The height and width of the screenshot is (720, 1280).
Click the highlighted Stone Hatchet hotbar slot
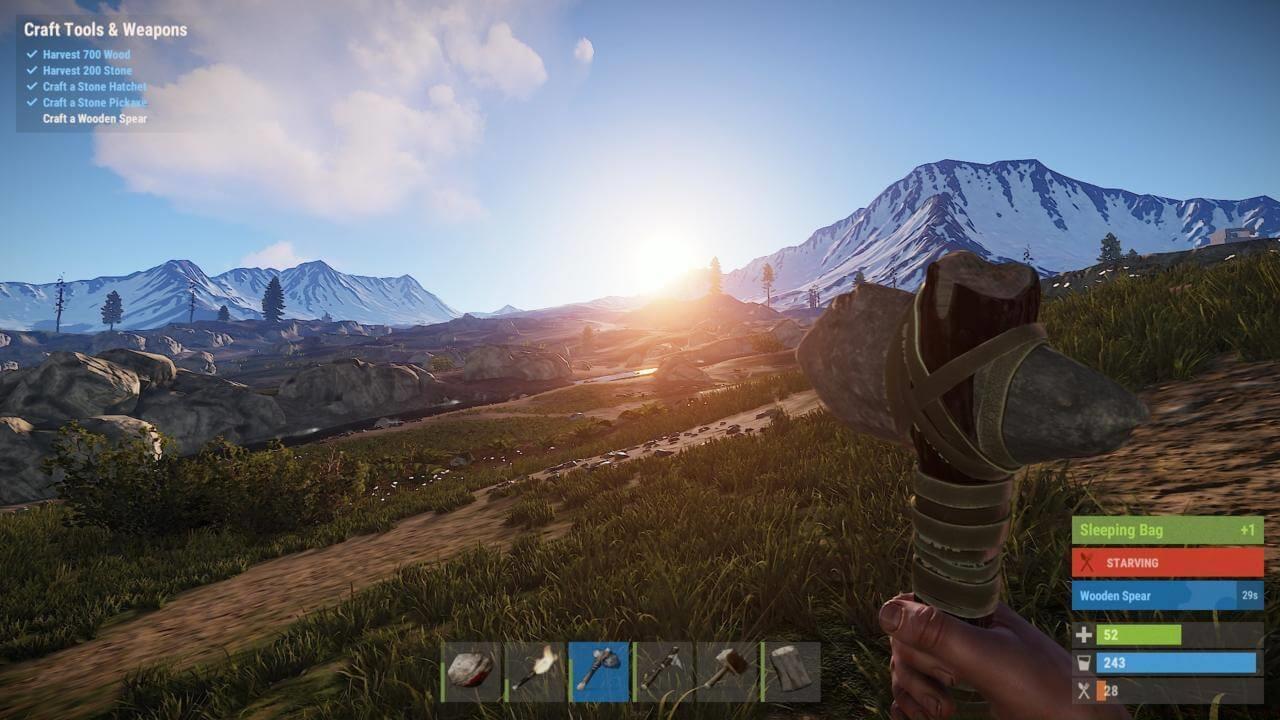[x=601, y=672]
